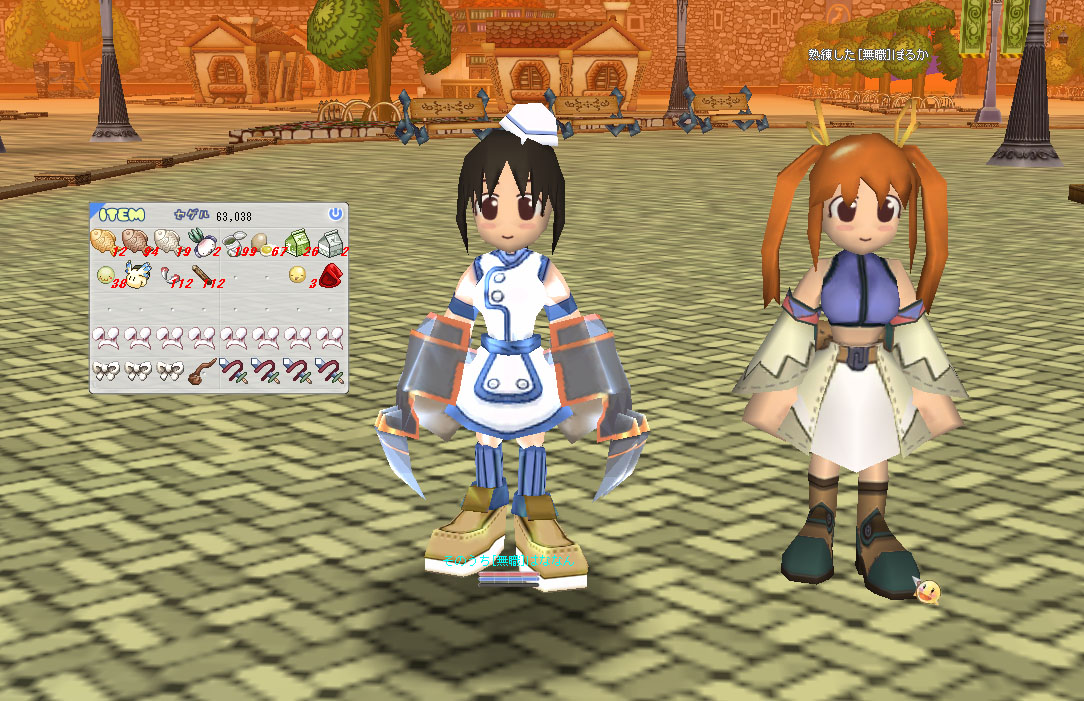
Task: Select the red glove item
Action: [x=330, y=274]
